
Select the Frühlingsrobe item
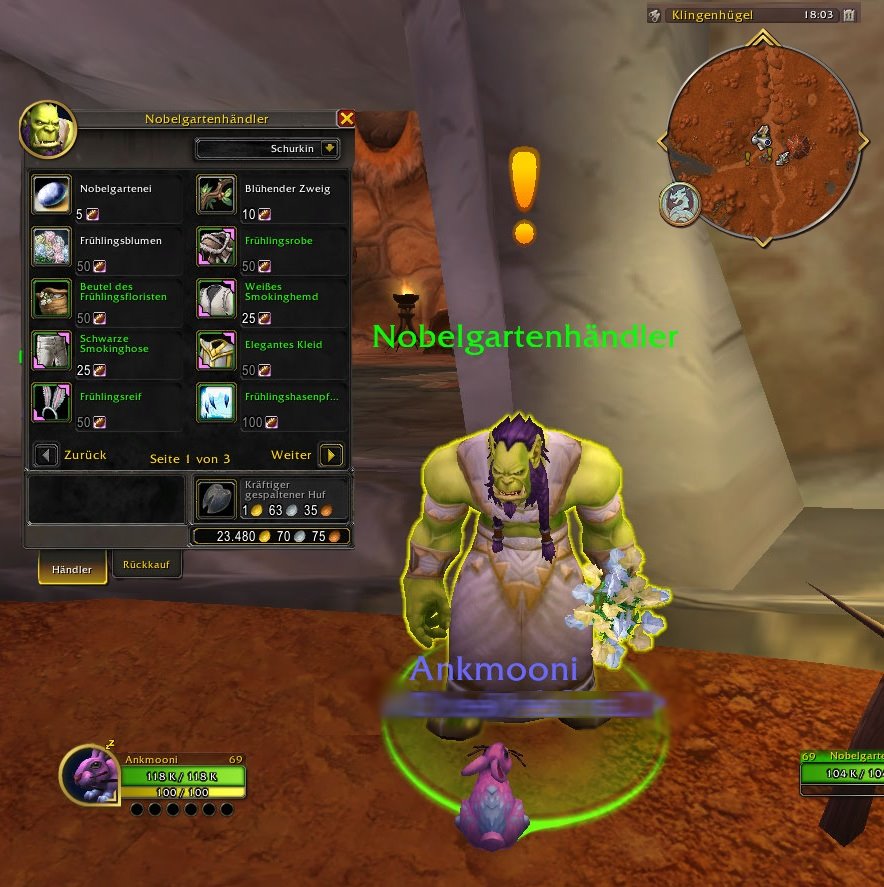point(215,247)
